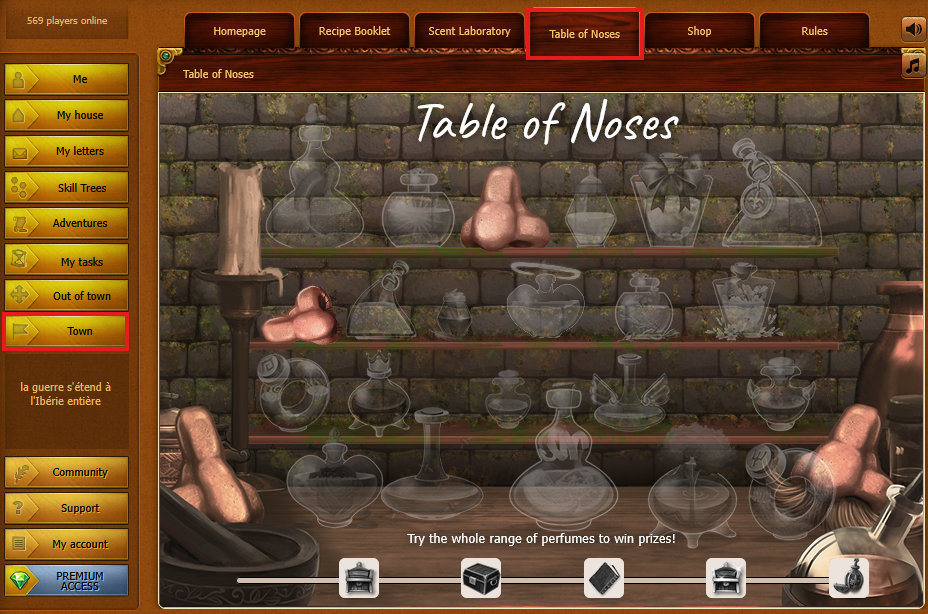Select the Table of Noses tab
Image resolution: width=928 pixels, height=614 pixels.
tap(584, 34)
